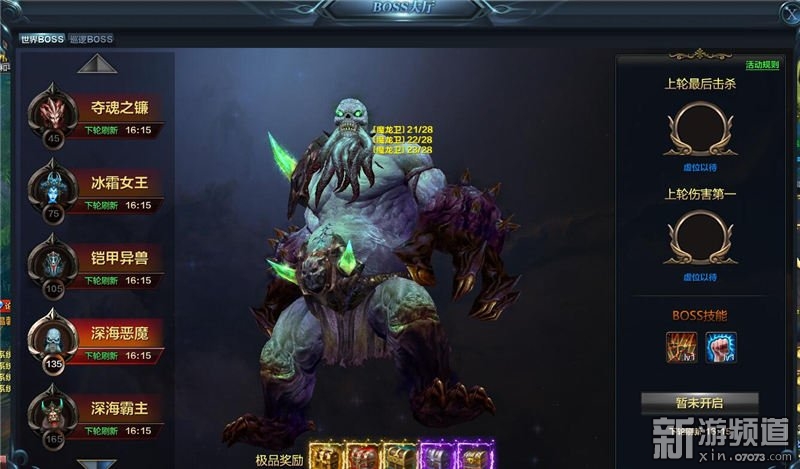
Task: Inspect the first purple-framed reward chest
Action: coord(438,456)
